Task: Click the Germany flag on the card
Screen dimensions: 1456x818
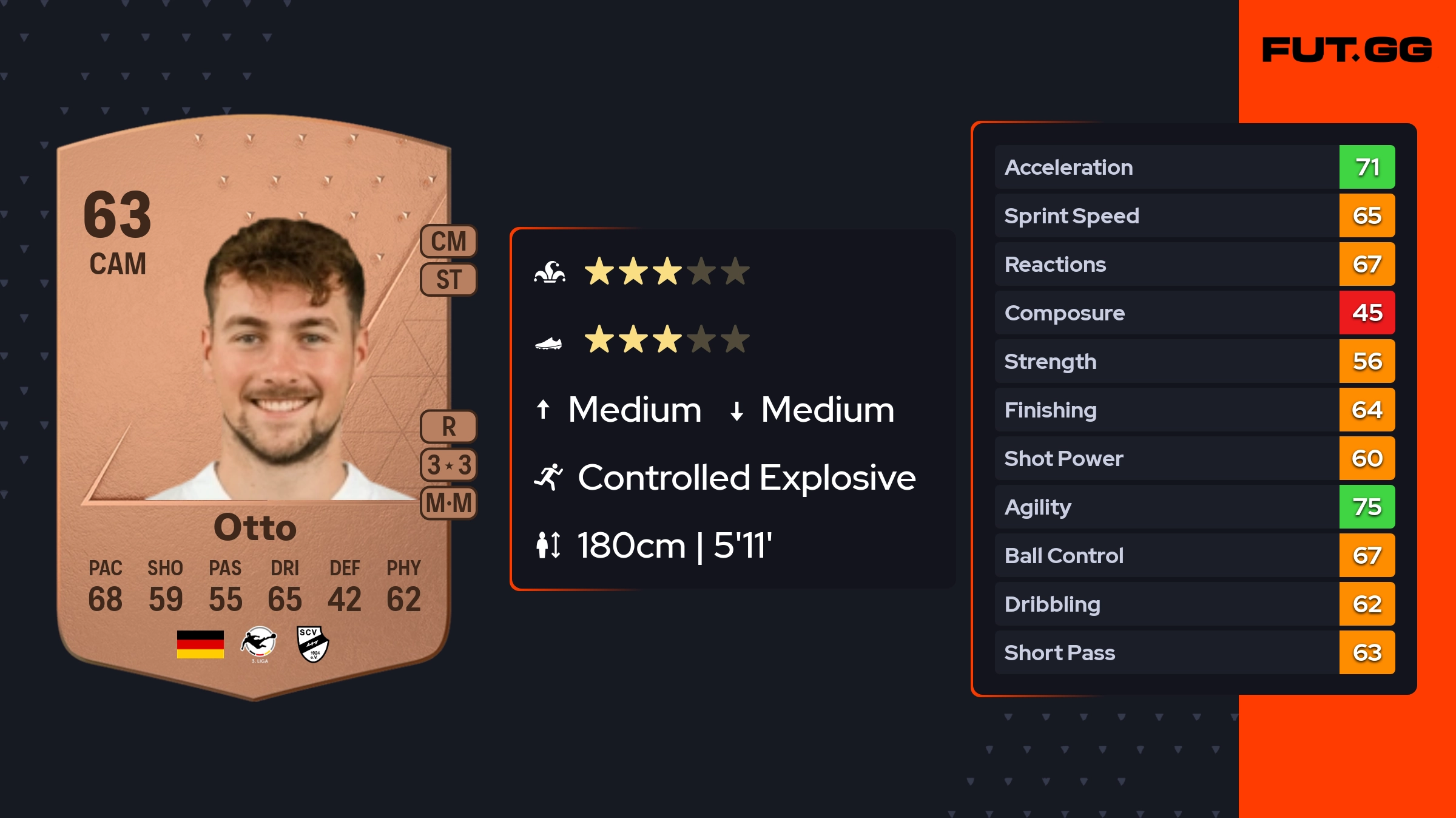Action: click(x=200, y=644)
